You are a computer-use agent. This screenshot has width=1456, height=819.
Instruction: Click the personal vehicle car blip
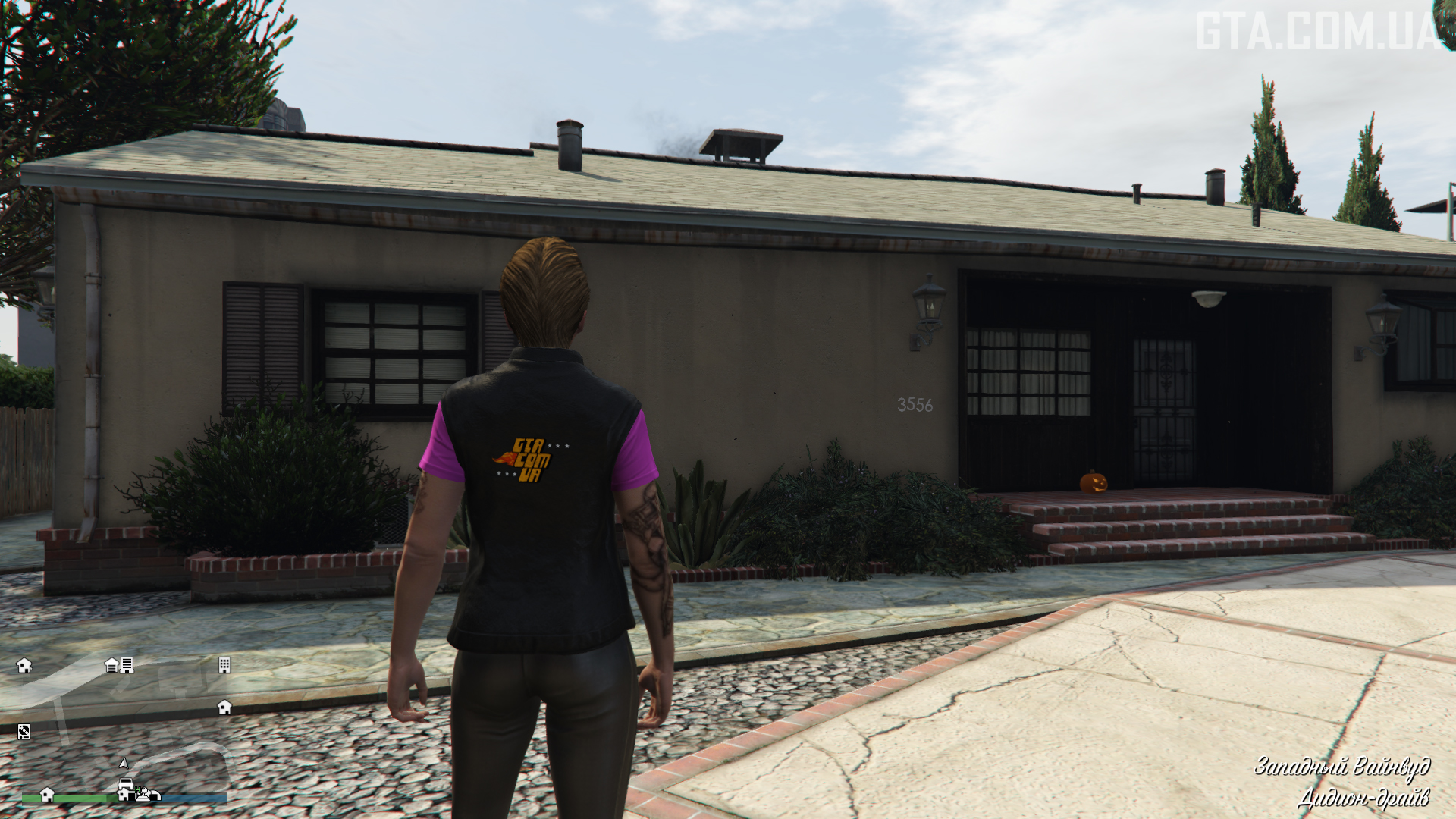tap(126, 784)
